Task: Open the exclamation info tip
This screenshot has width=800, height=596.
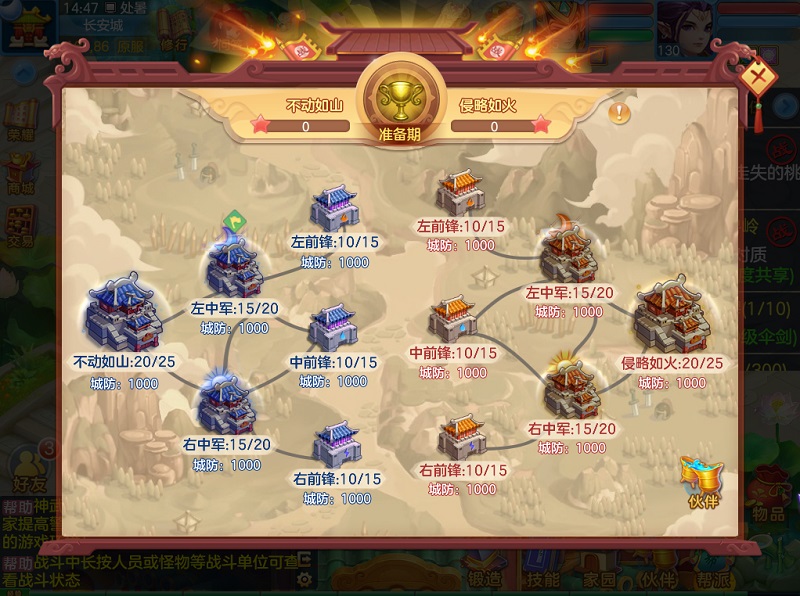Action: pyautogui.click(x=621, y=112)
